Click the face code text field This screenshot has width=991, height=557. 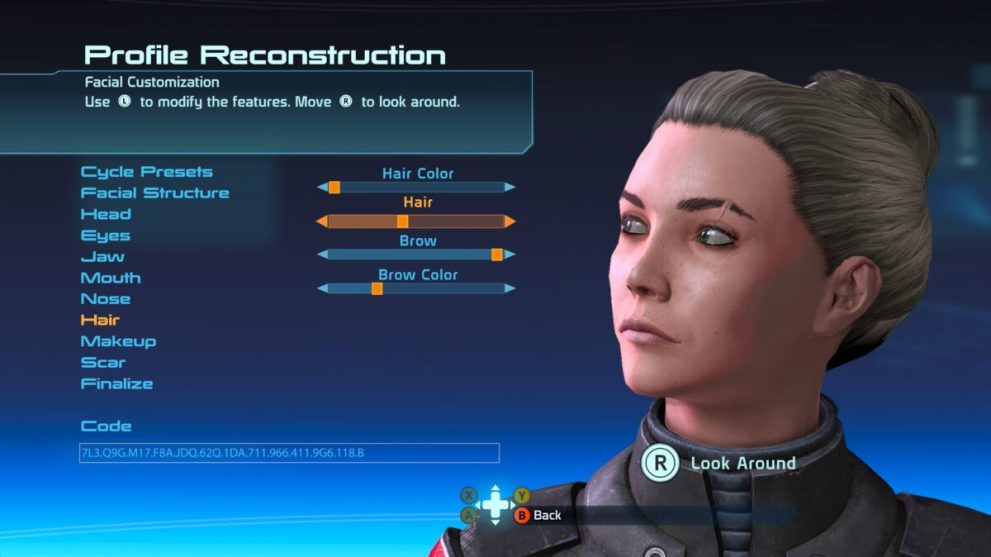289,453
